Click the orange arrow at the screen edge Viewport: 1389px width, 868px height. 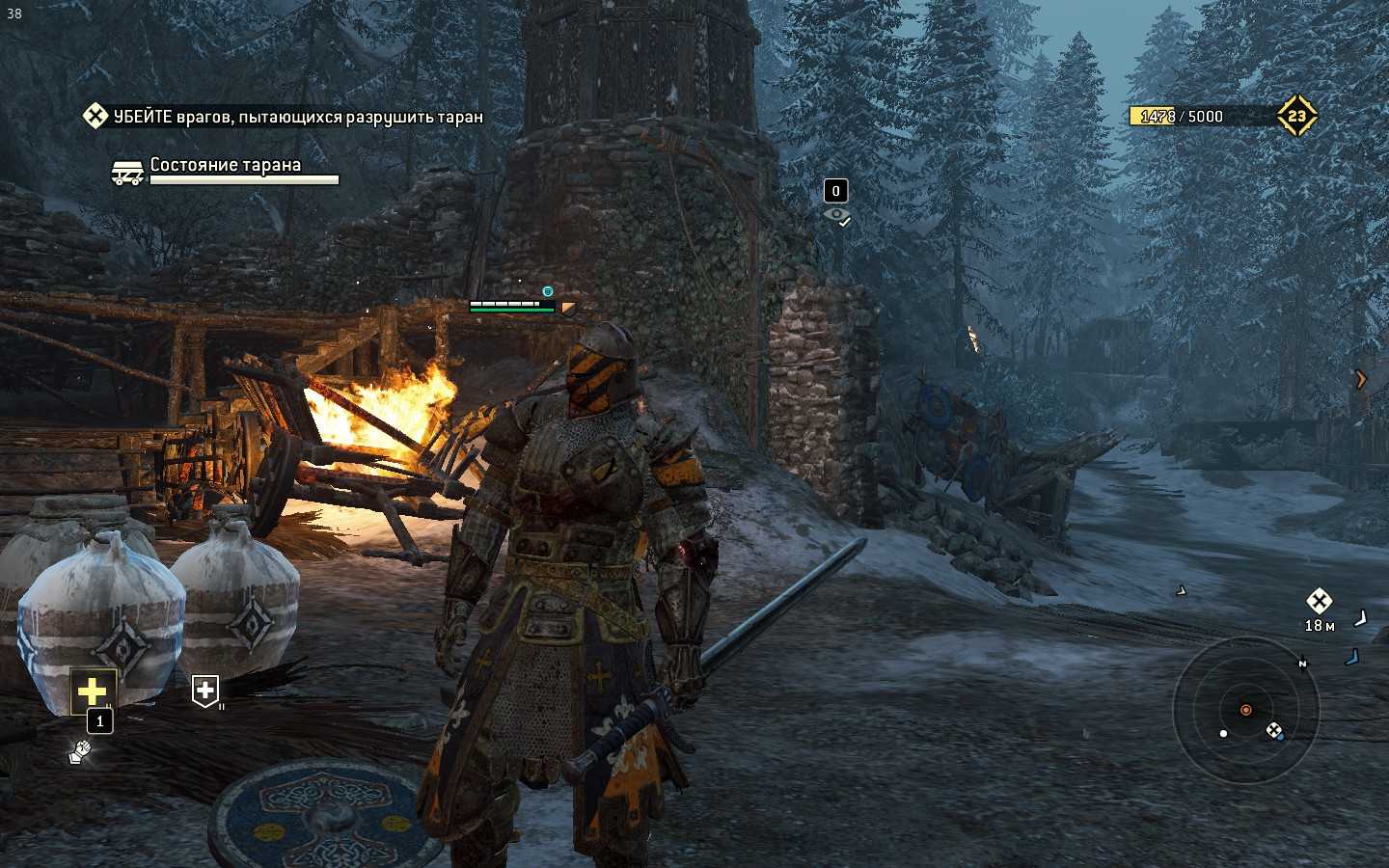[1361, 379]
